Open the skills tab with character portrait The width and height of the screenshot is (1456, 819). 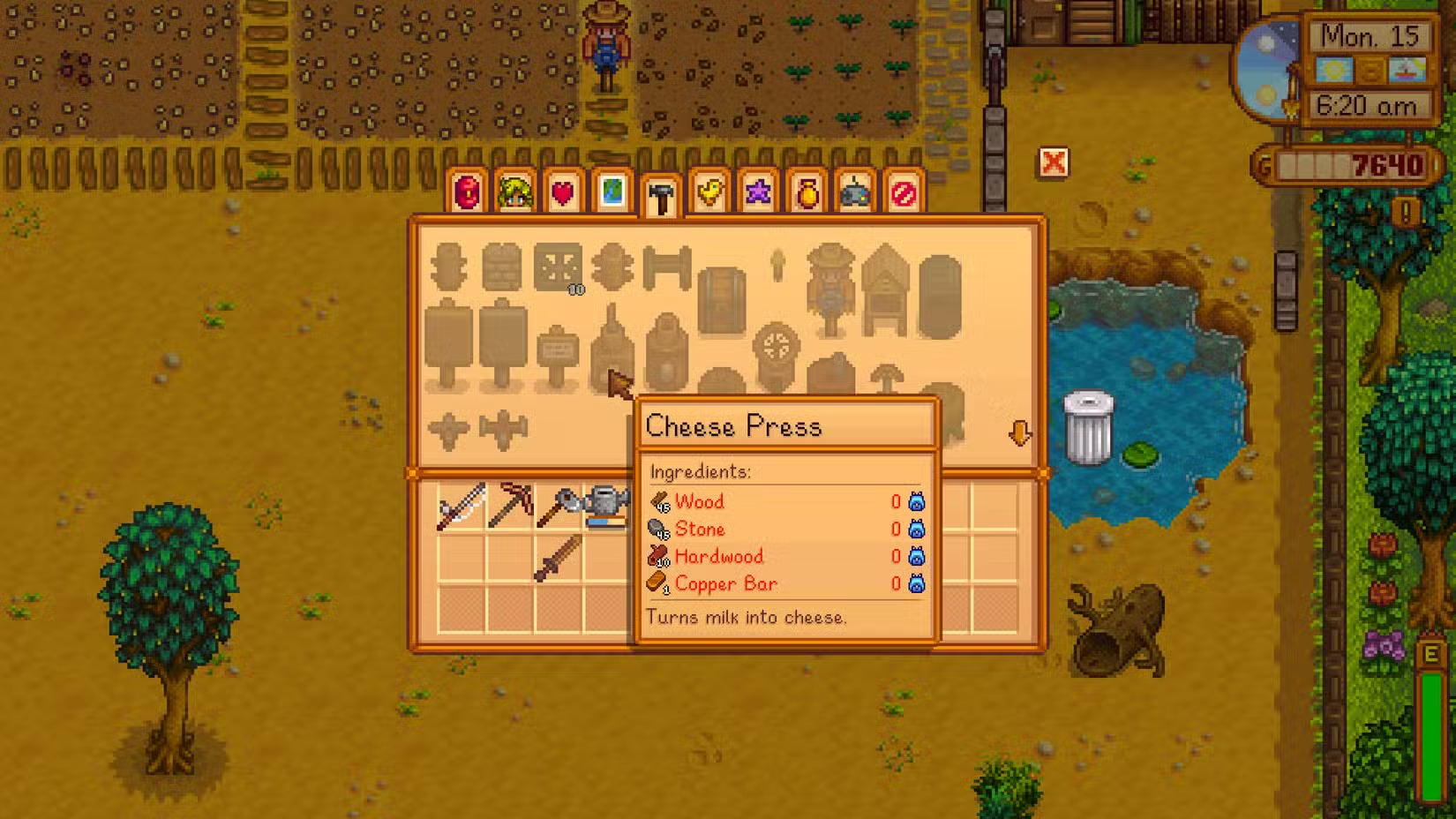coord(515,192)
